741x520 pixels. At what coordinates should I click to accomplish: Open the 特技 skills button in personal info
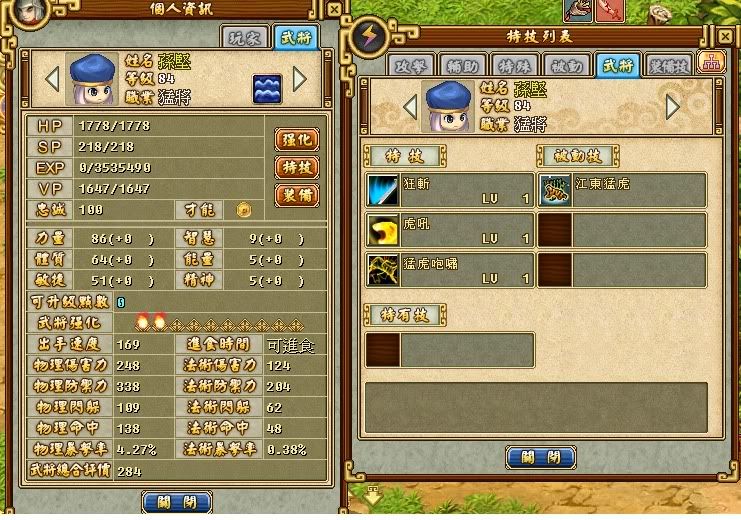[296, 167]
